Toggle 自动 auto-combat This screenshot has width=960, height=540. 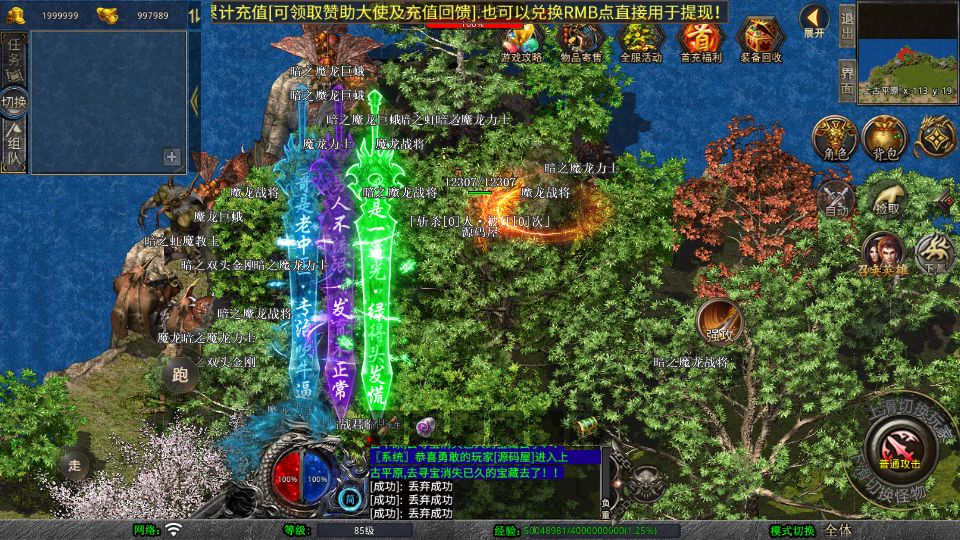point(834,198)
